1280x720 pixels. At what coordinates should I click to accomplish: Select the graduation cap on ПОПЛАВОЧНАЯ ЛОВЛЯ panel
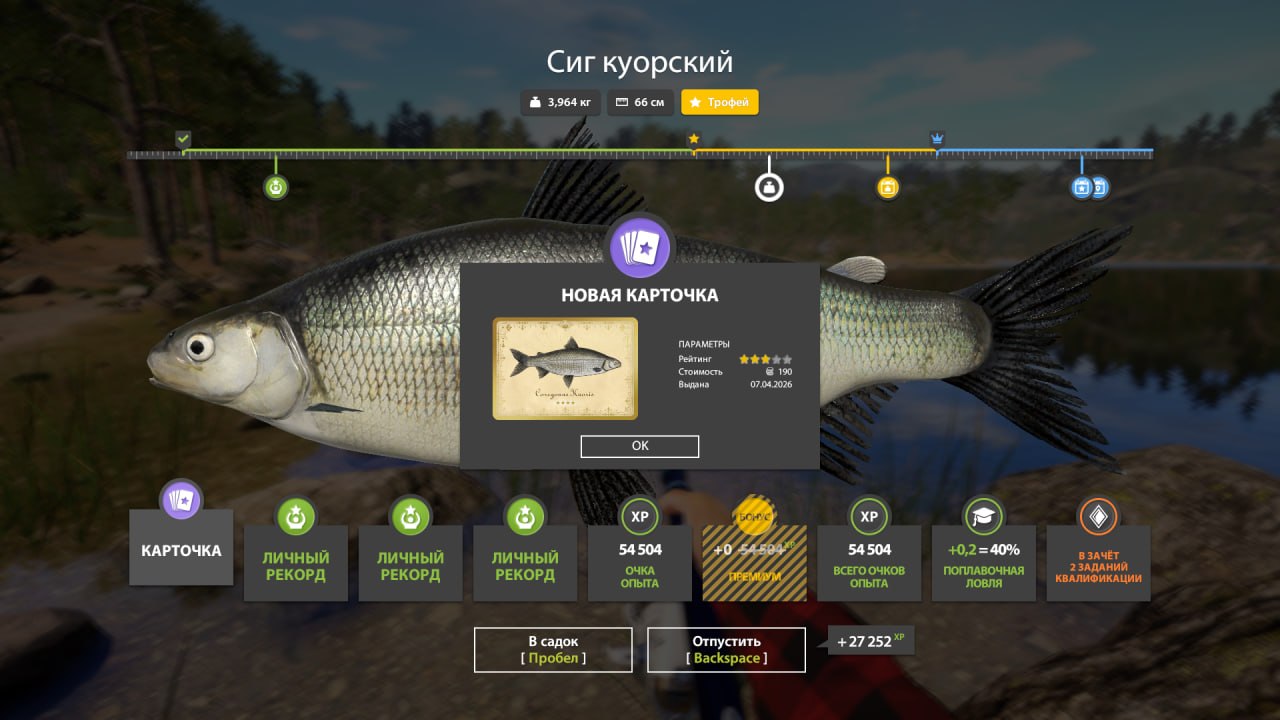click(983, 517)
